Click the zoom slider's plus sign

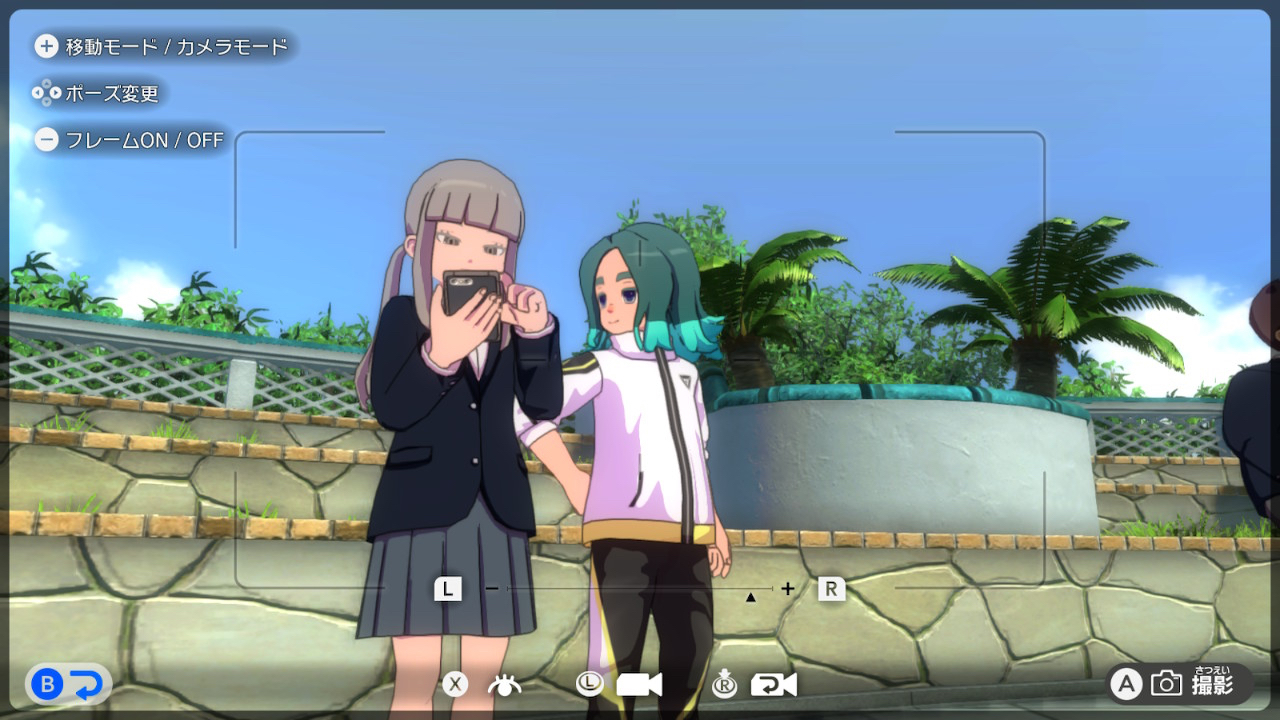pyautogui.click(x=788, y=589)
